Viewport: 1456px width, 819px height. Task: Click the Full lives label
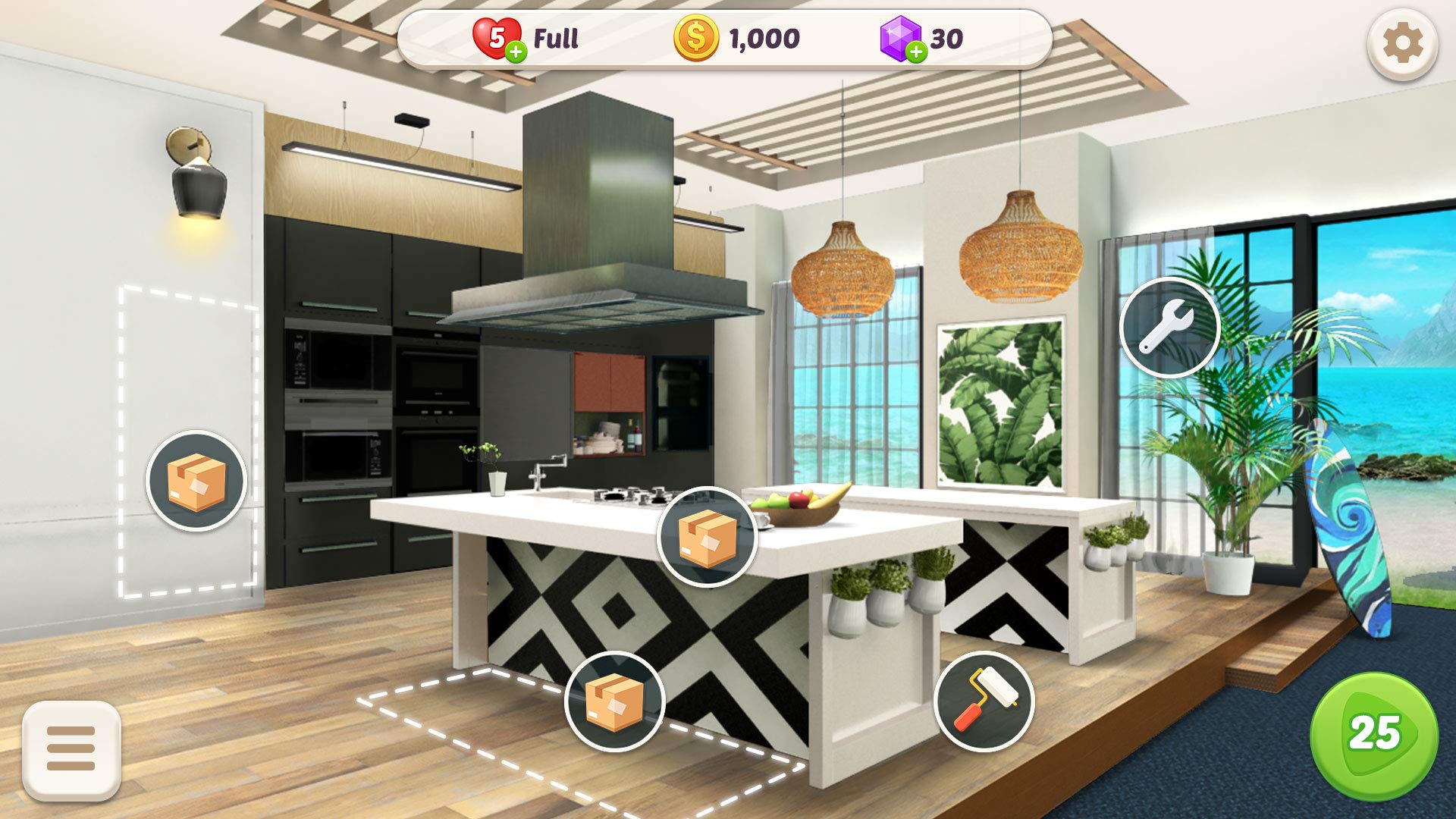click(x=556, y=36)
